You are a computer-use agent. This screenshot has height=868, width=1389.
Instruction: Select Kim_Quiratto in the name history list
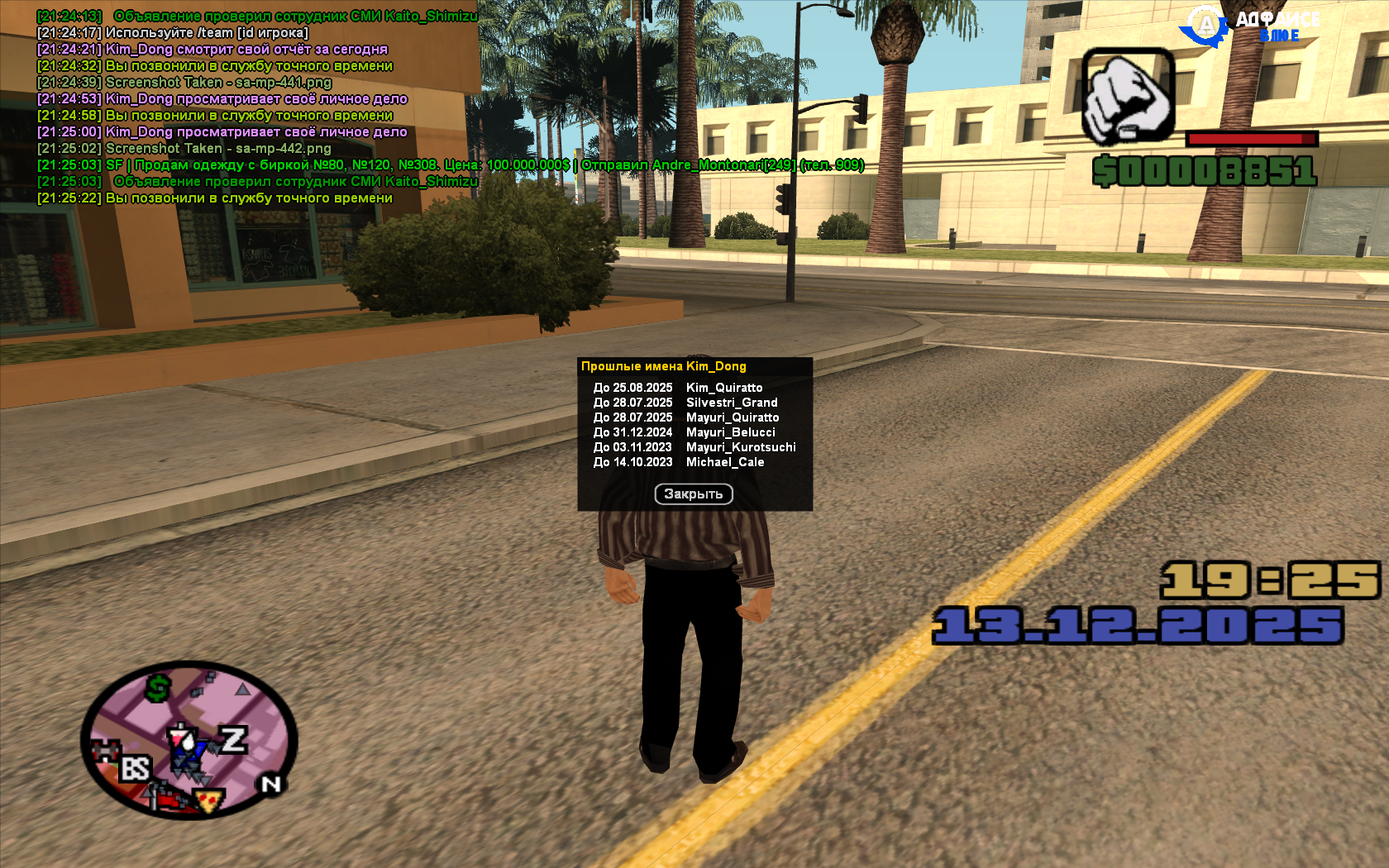pyautogui.click(x=726, y=387)
